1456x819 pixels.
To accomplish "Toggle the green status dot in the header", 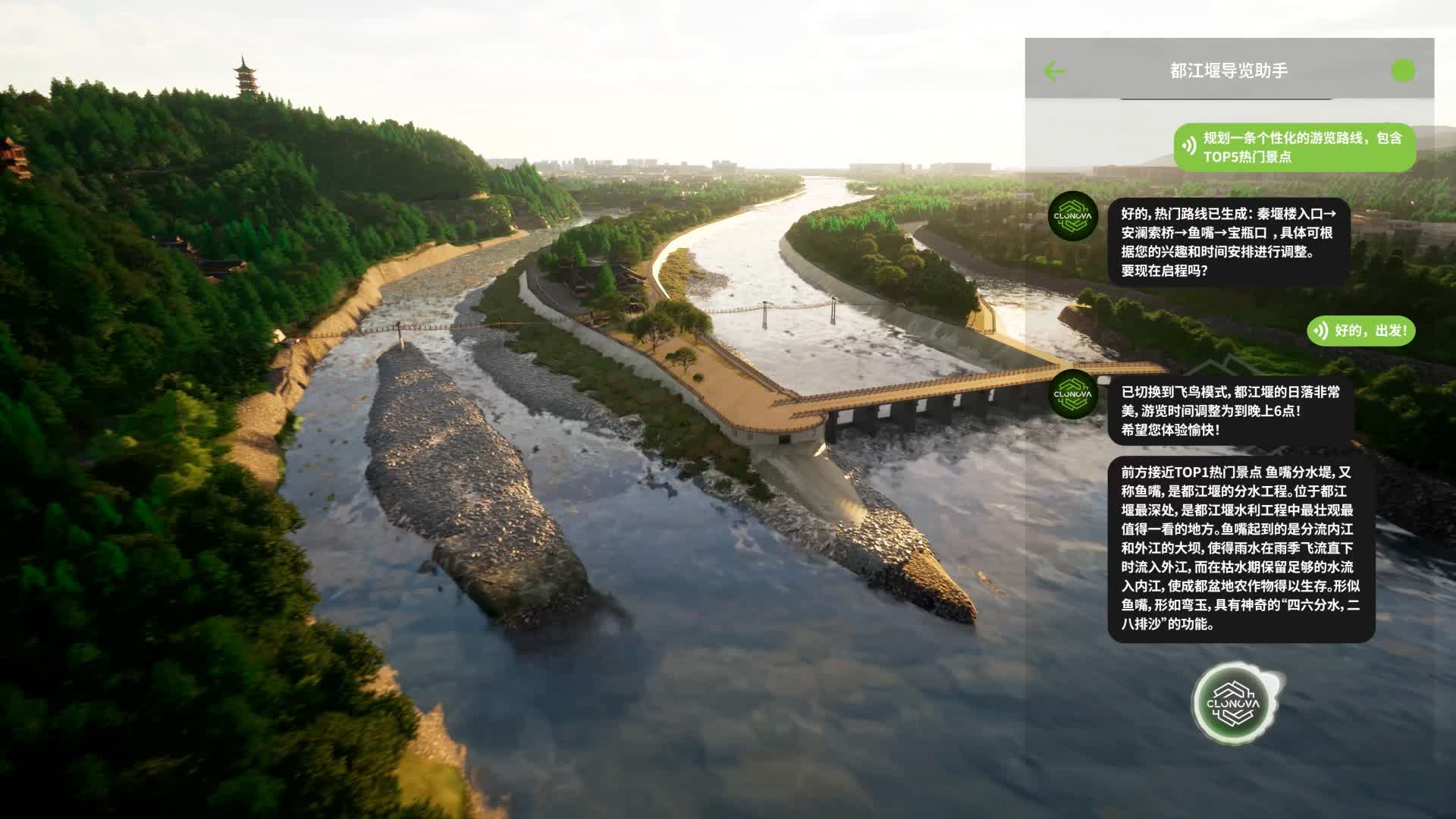I will pyautogui.click(x=1403, y=71).
